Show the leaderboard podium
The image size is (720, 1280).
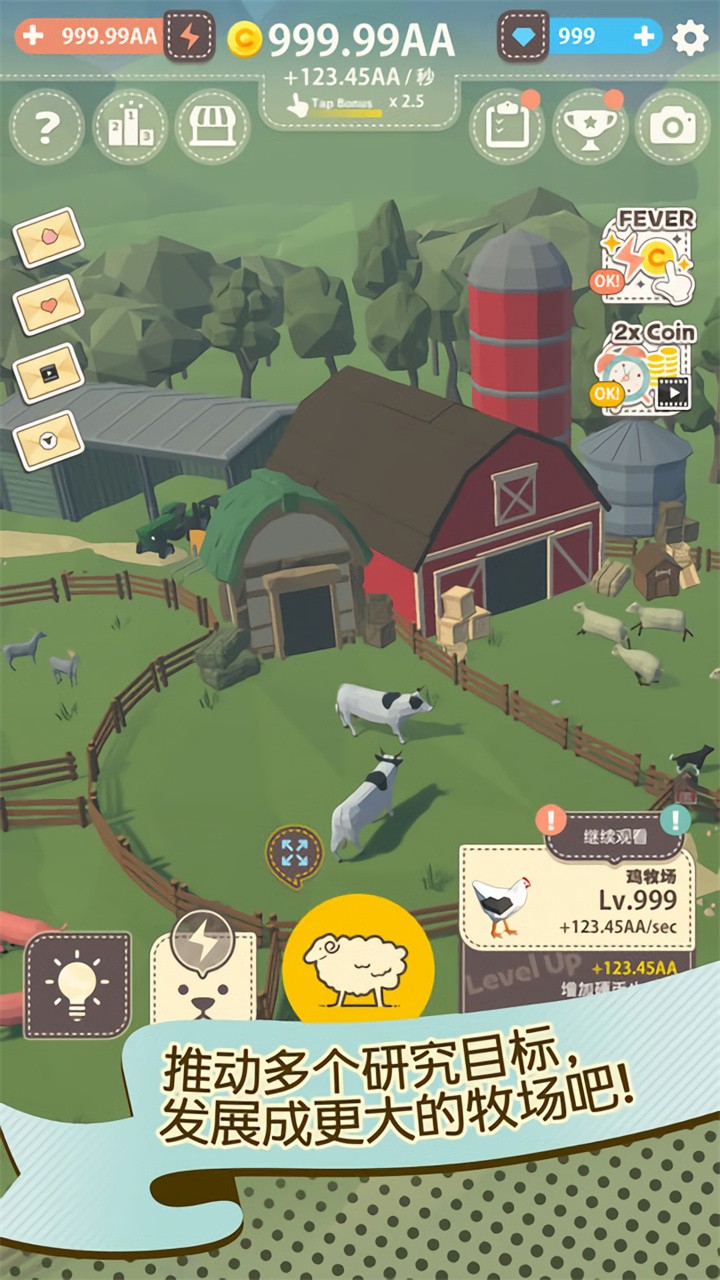coord(130,127)
